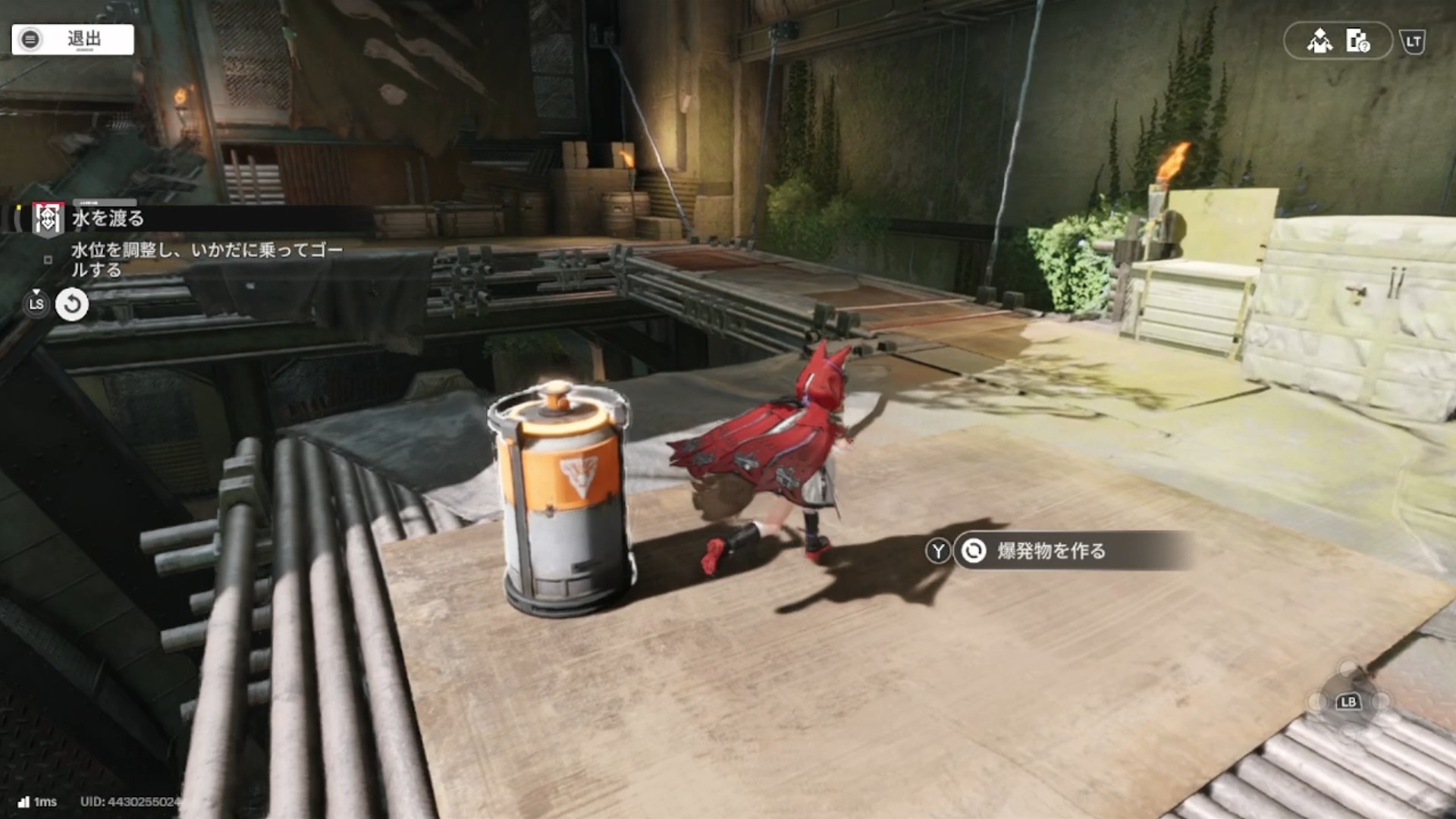1456x819 pixels.
Task: Choose the 爆発物を作る interaction prompt
Action: pyautogui.click(x=1050, y=551)
